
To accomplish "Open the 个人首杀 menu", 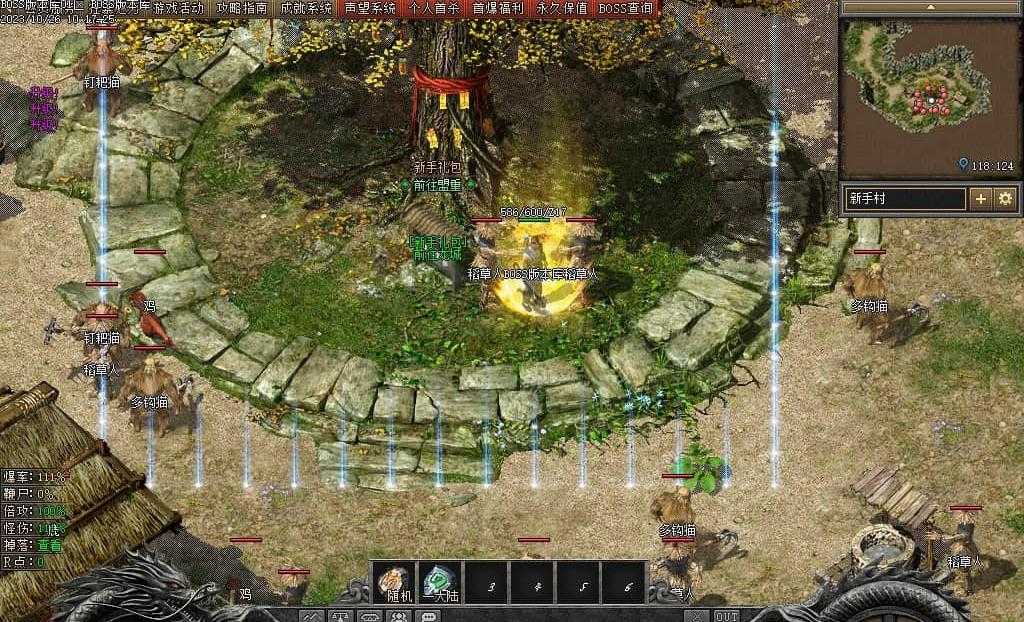I will [434, 8].
